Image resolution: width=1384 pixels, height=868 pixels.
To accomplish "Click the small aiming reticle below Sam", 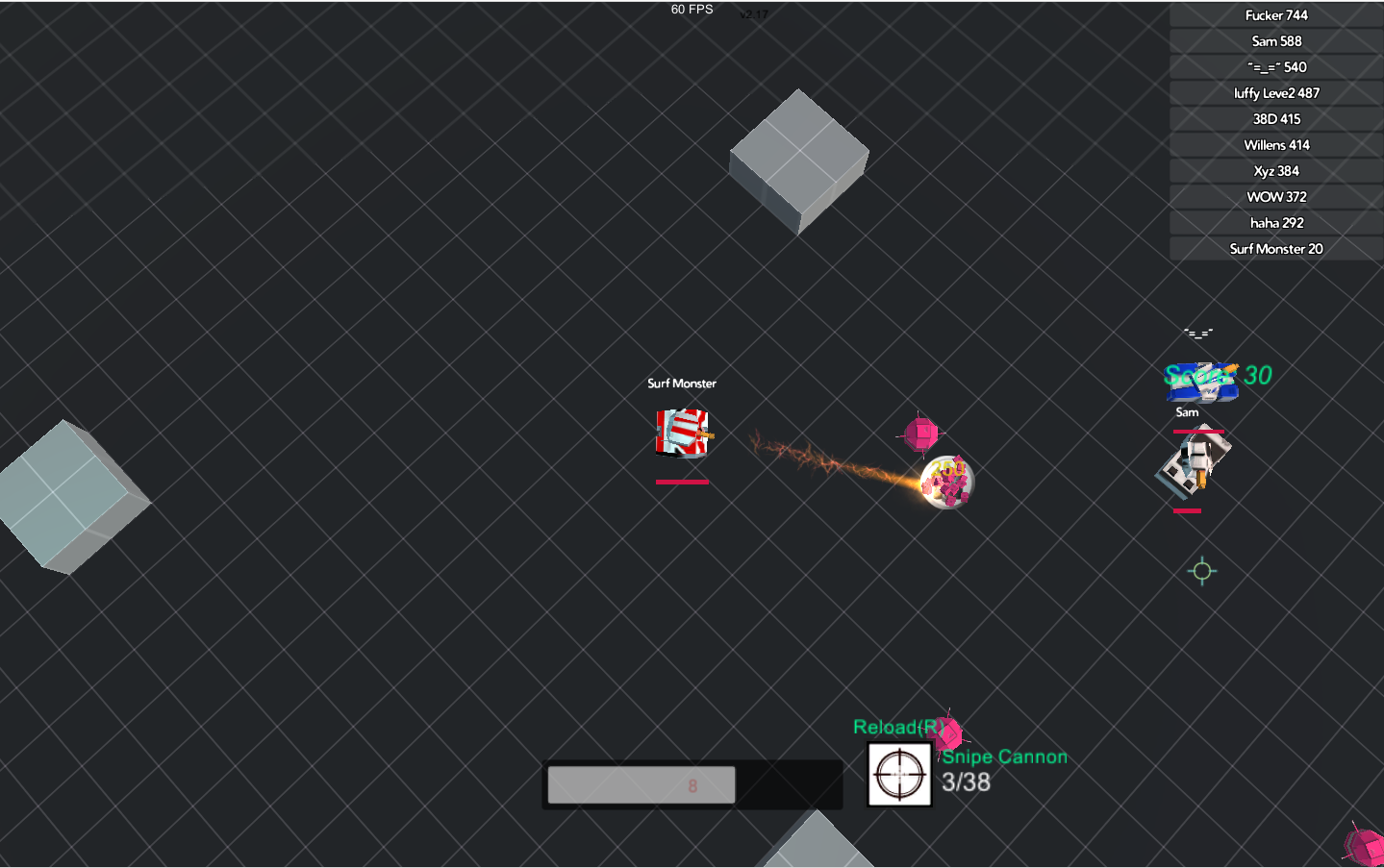I will [x=1200, y=571].
